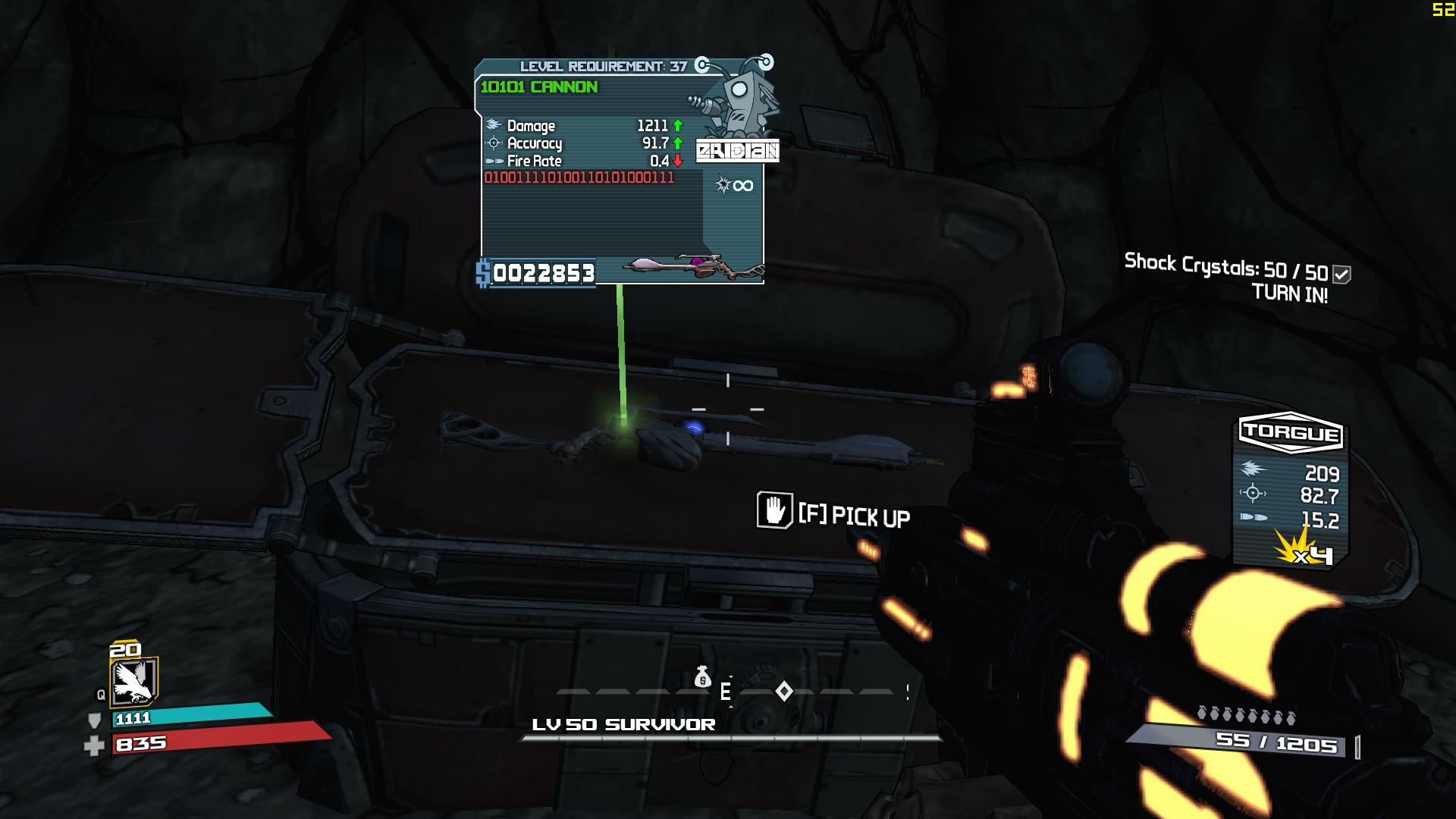1456x819 pixels.
Task: Select the diamond waypoint on the compass
Action: [x=784, y=691]
